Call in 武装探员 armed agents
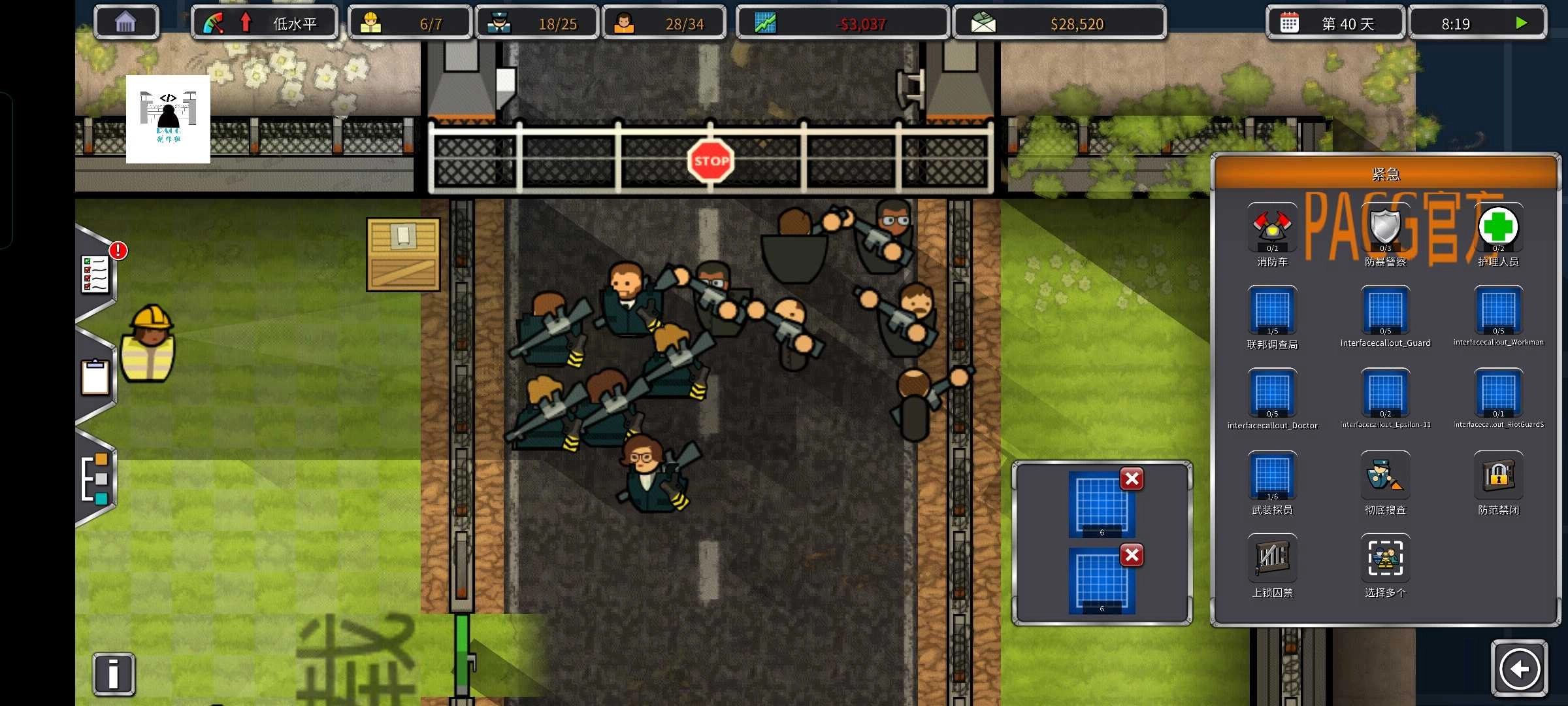Viewport: 1568px width, 706px height. pos(1271,476)
